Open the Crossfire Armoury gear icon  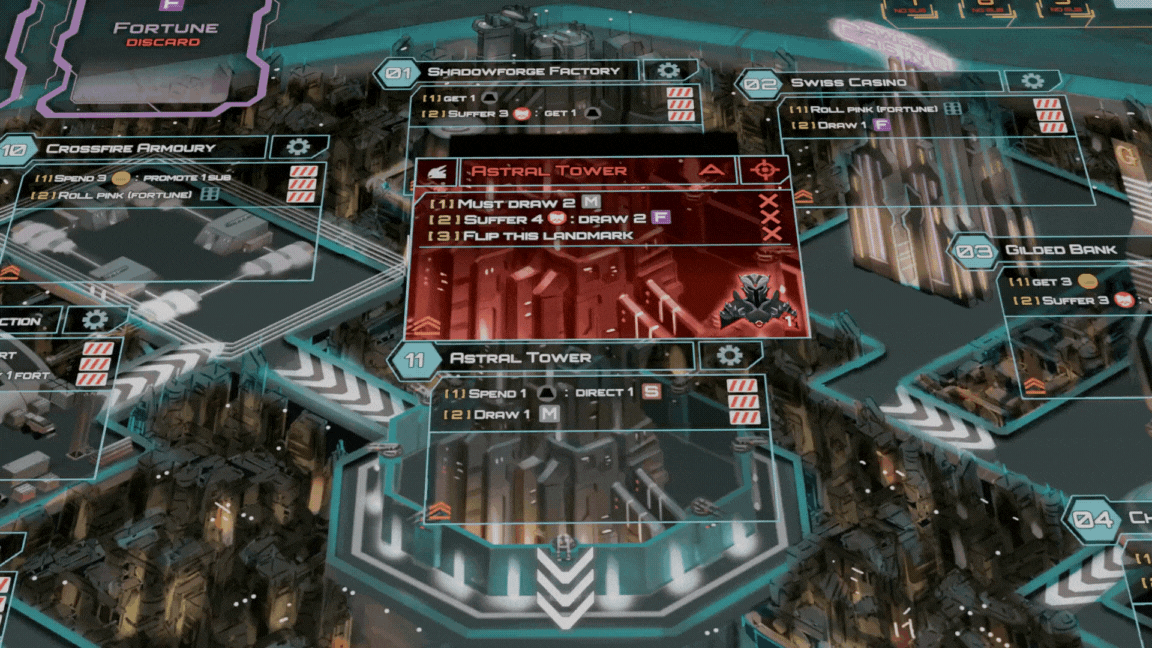point(298,147)
